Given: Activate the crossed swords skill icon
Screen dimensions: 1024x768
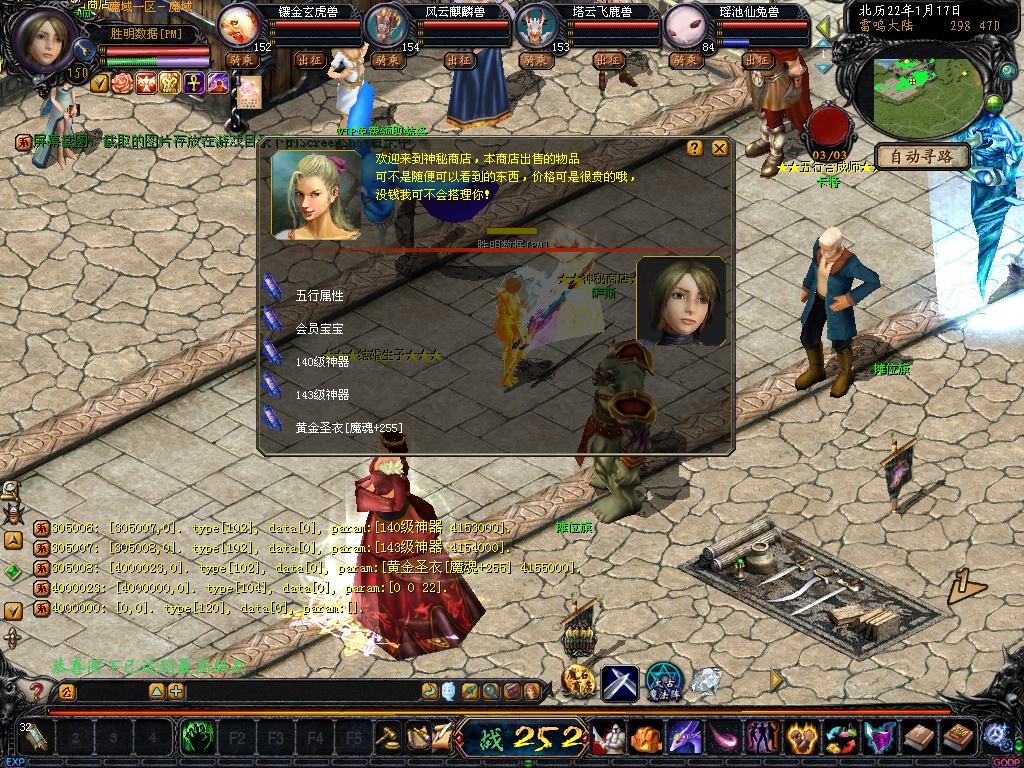Looking at the screenshot, I should 620,683.
